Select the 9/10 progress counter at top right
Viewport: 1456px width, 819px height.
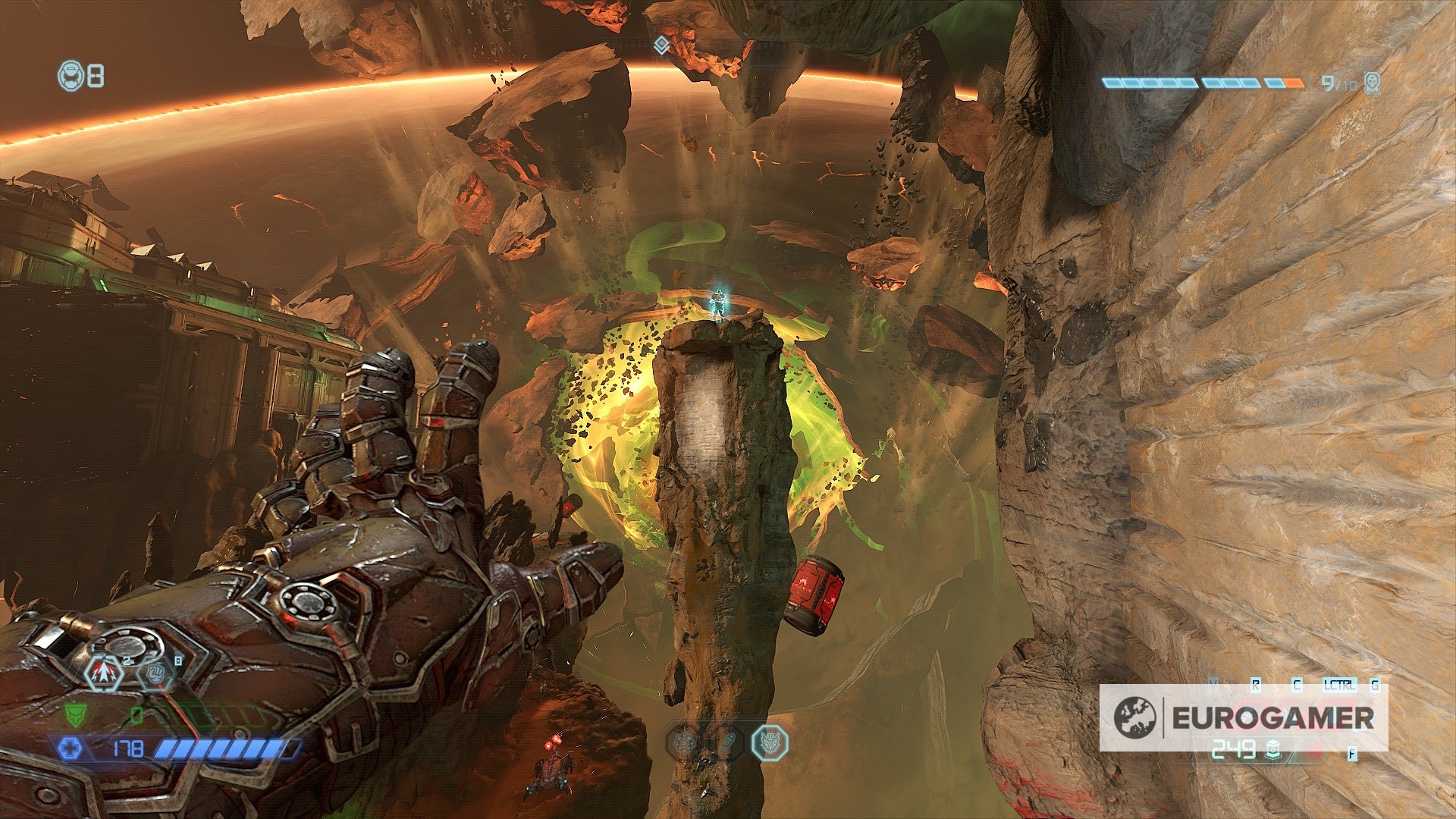tap(1339, 83)
